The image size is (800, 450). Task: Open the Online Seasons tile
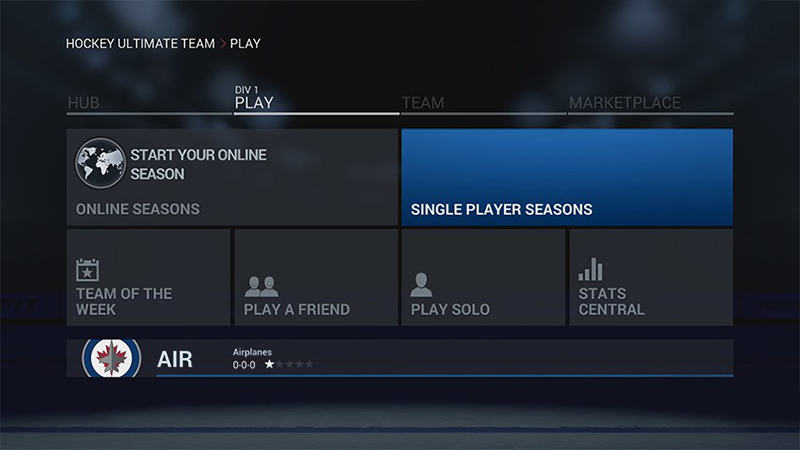coord(232,177)
